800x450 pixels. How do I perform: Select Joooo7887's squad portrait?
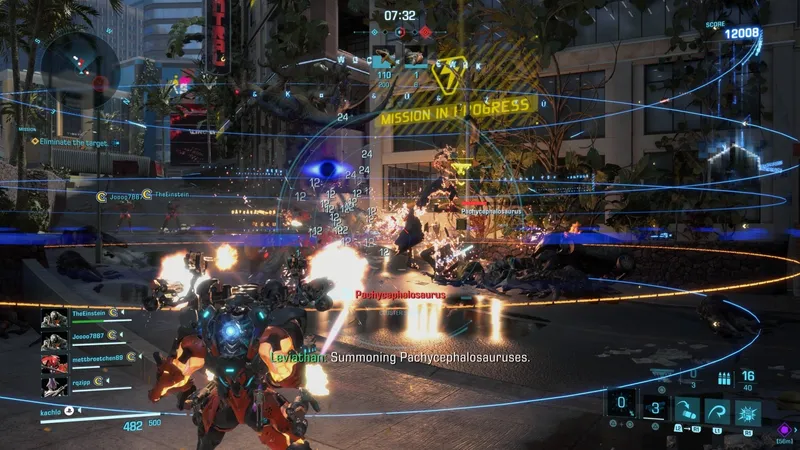[x=54, y=340]
